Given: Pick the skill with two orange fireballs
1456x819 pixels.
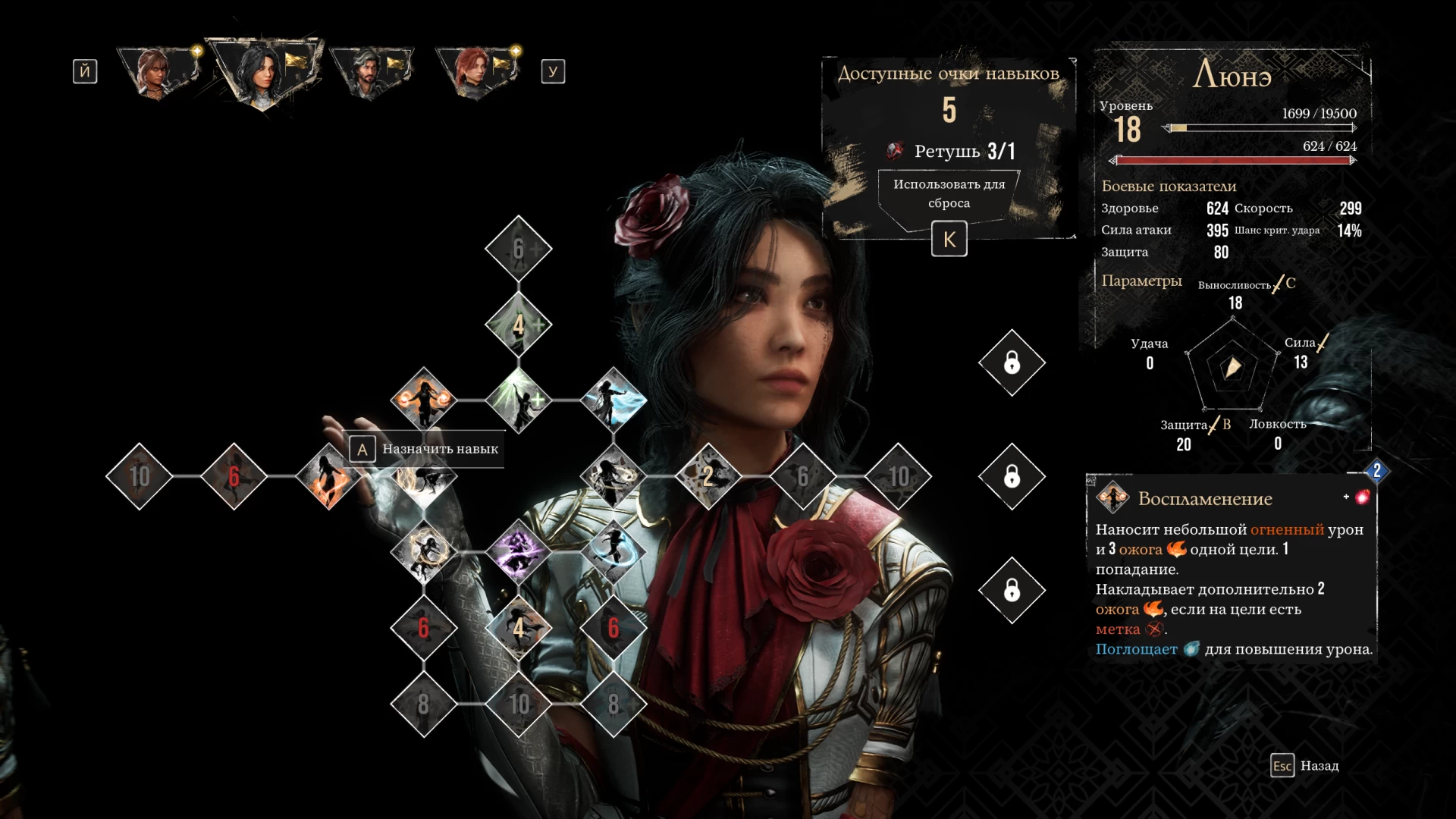Looking at the screenshot, I should (424, 400).
